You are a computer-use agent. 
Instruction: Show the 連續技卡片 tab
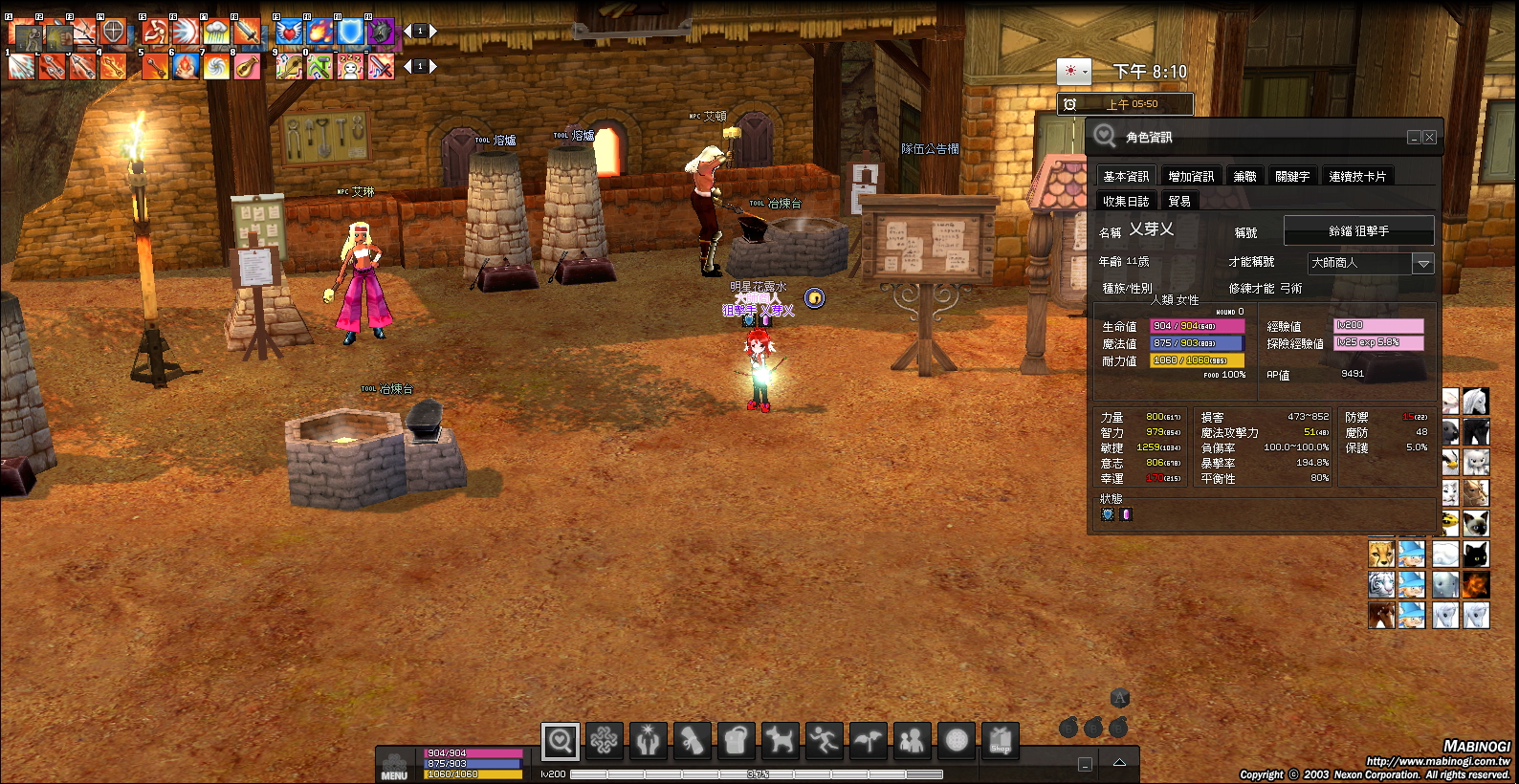point(1356,176)
